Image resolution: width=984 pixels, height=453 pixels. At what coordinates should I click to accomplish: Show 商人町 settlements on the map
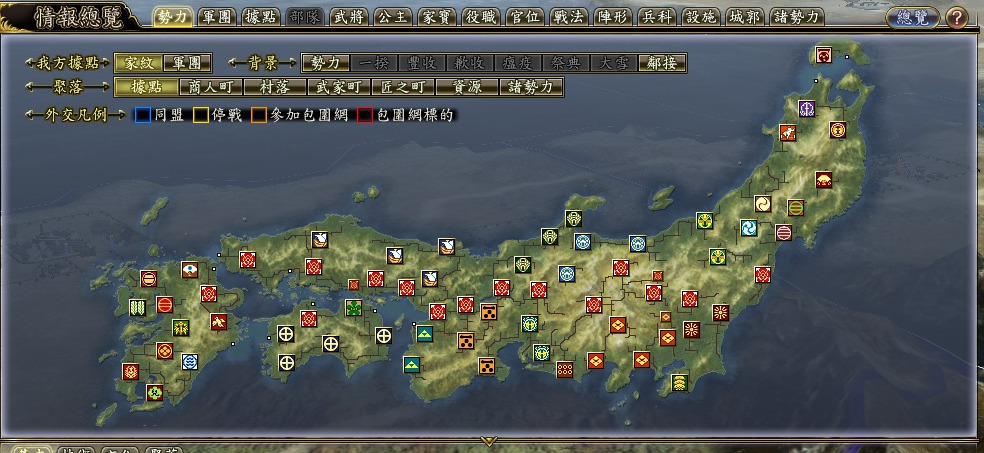(x=209, y=88)
